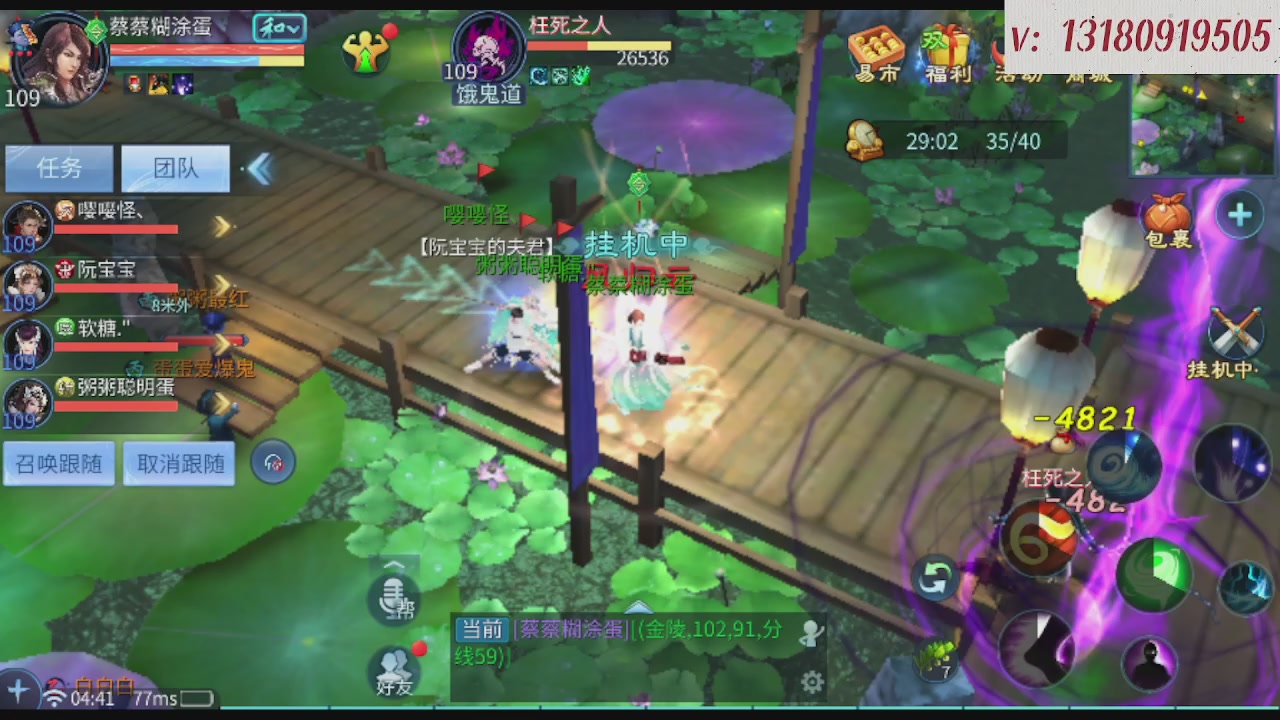Toggle follow with 取消跟随 option

[179, 463]
